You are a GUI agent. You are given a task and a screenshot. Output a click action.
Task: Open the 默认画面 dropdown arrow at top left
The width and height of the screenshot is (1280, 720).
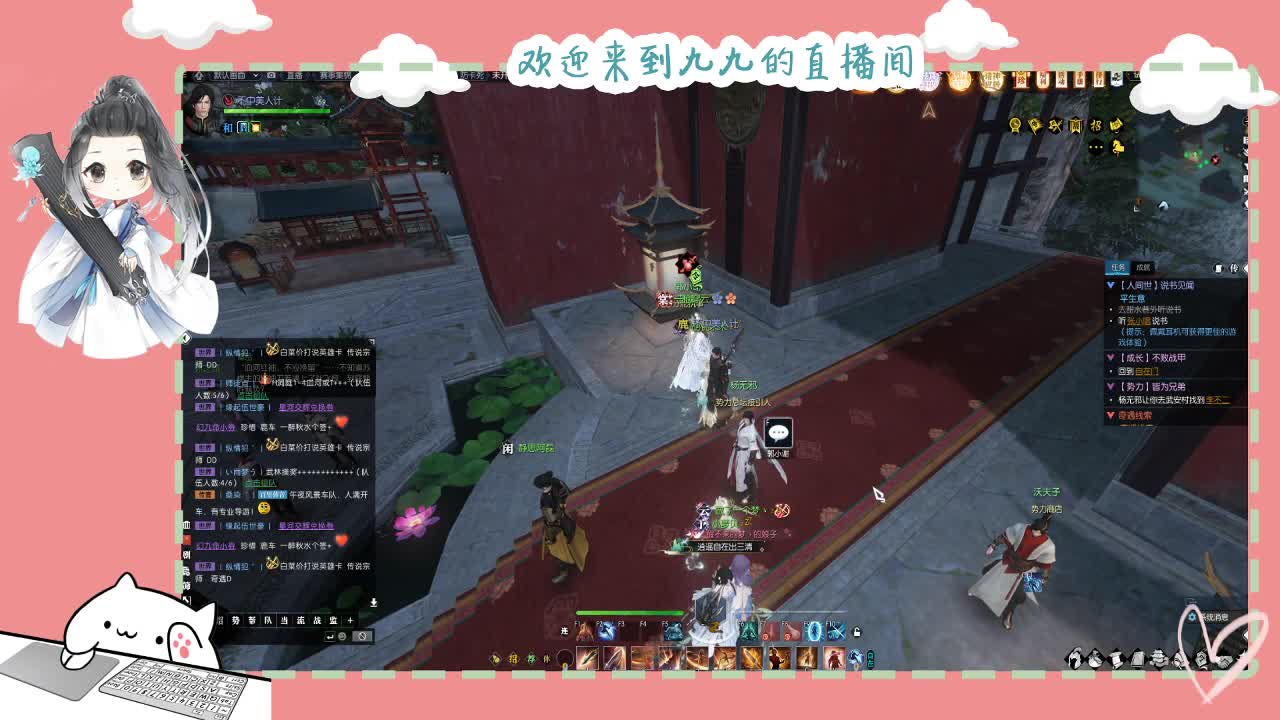(256, 77)
